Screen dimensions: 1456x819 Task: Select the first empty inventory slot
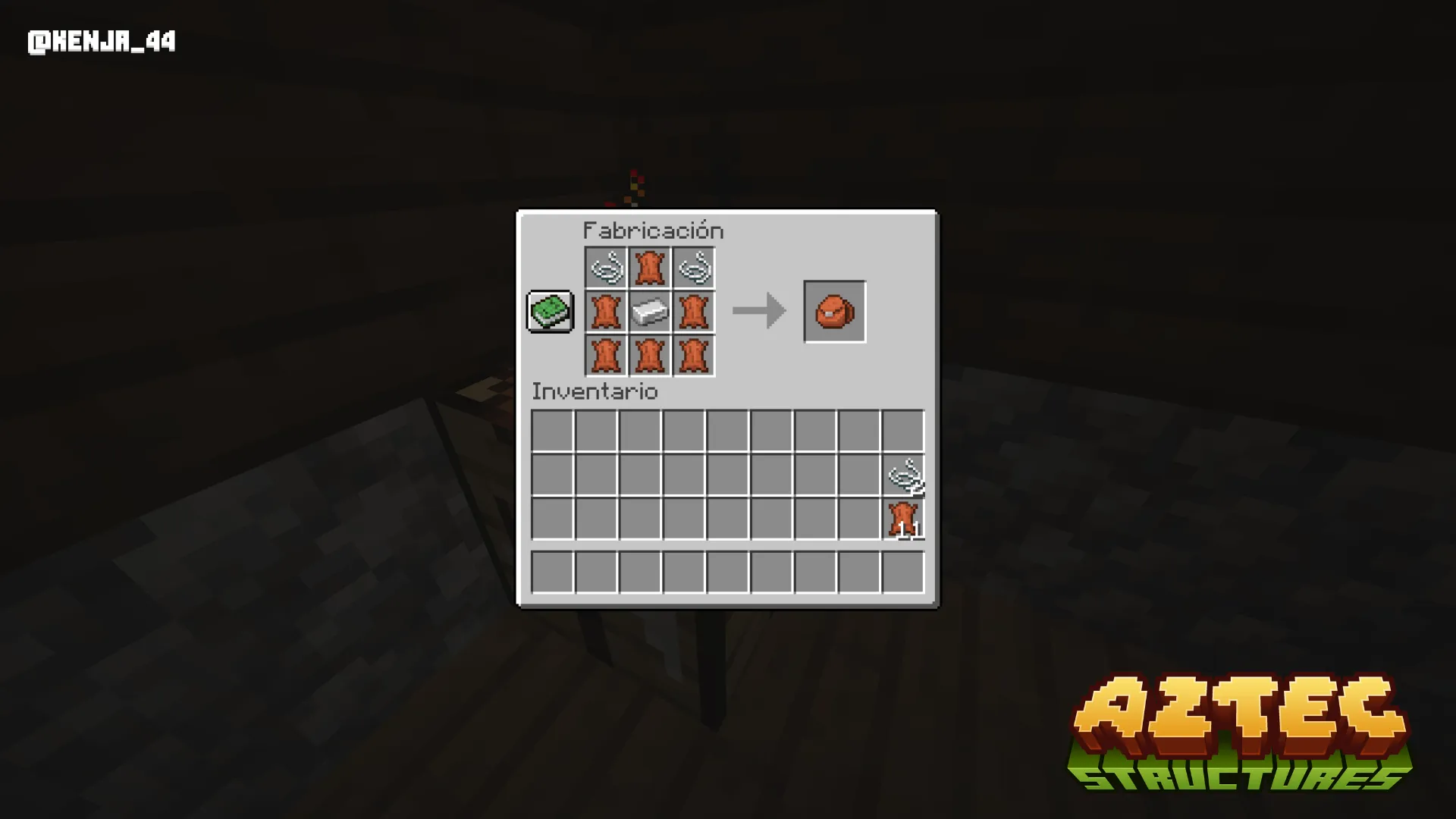[552, 430]
